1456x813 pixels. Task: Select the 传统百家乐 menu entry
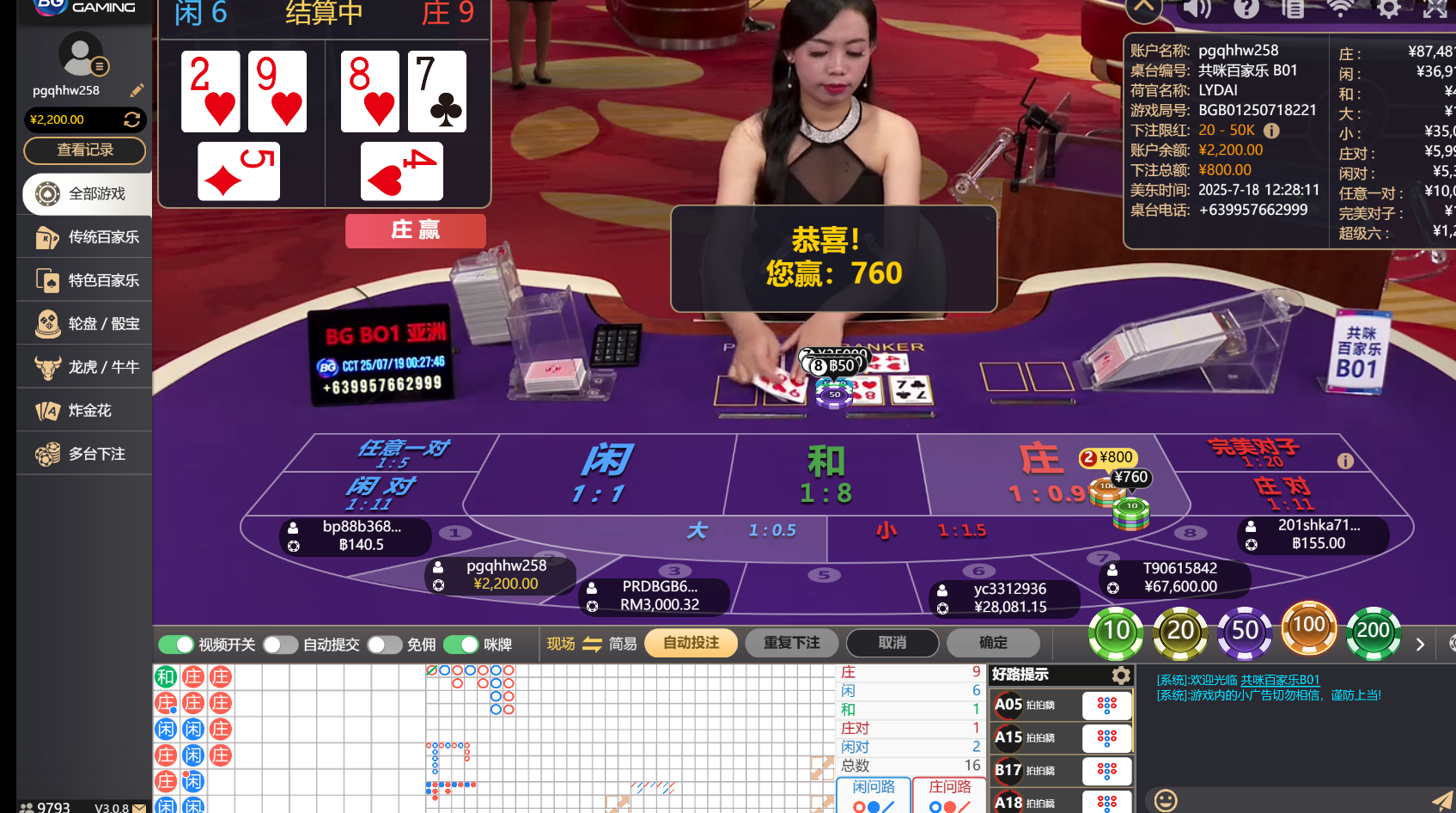coord(83,237)
